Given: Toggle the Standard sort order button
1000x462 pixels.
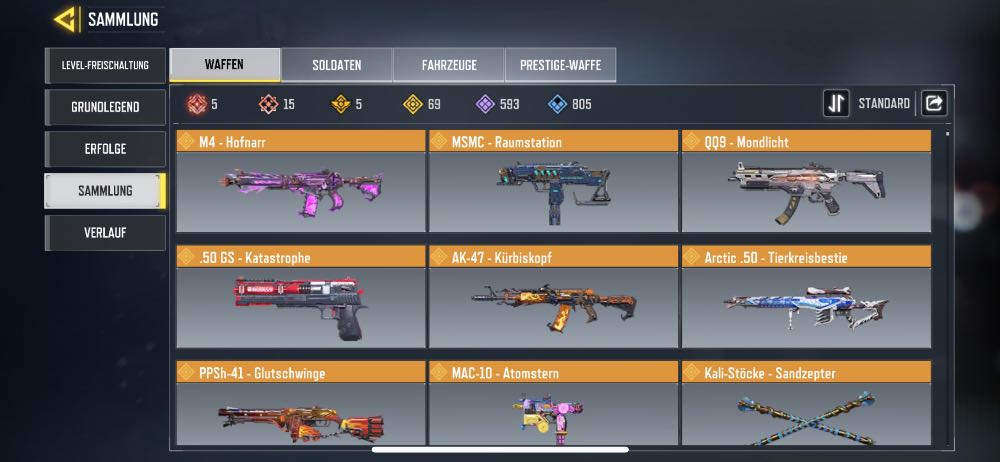Looking at the screenshot, I should 836,103.
